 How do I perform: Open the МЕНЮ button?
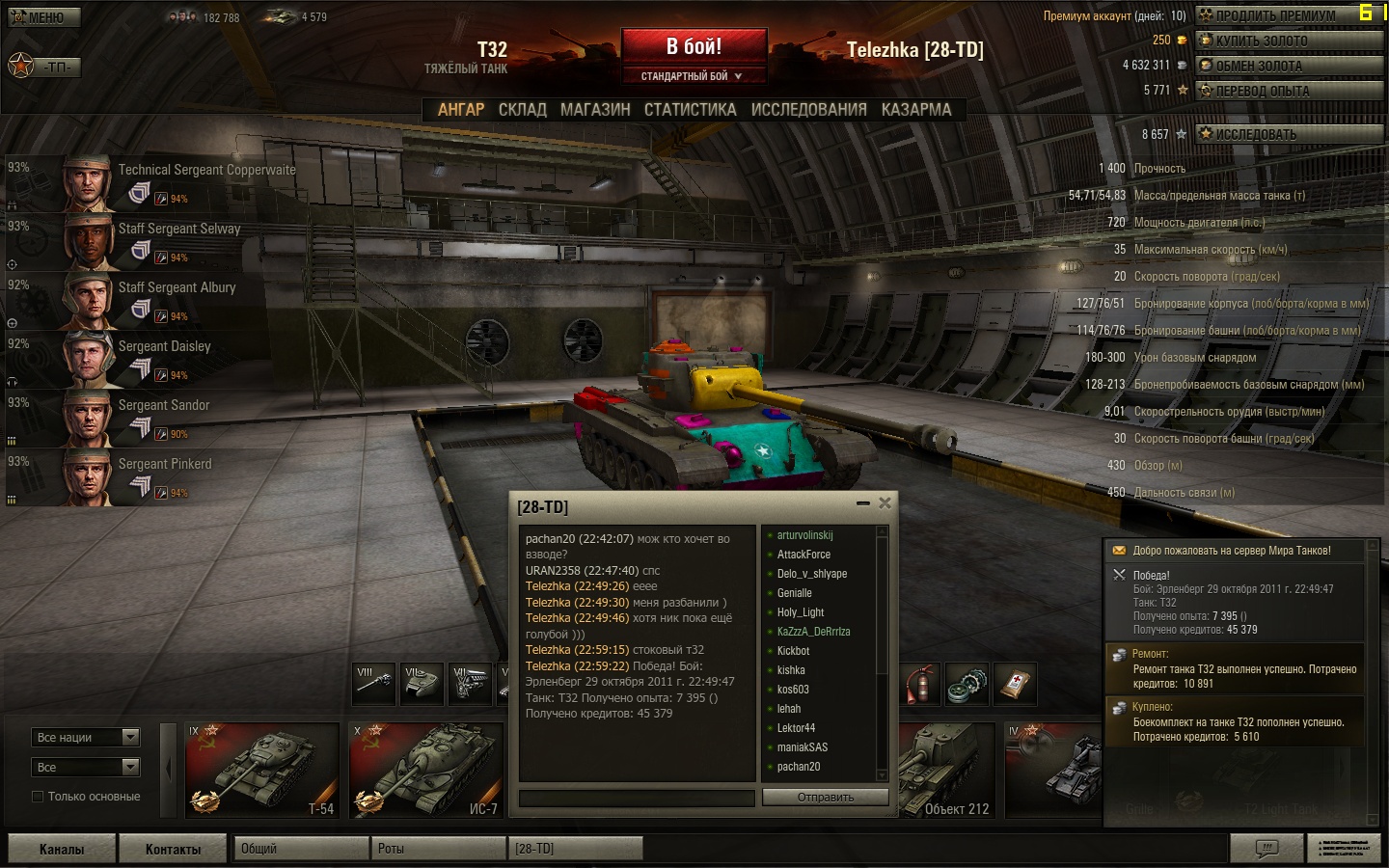[43, 17]
